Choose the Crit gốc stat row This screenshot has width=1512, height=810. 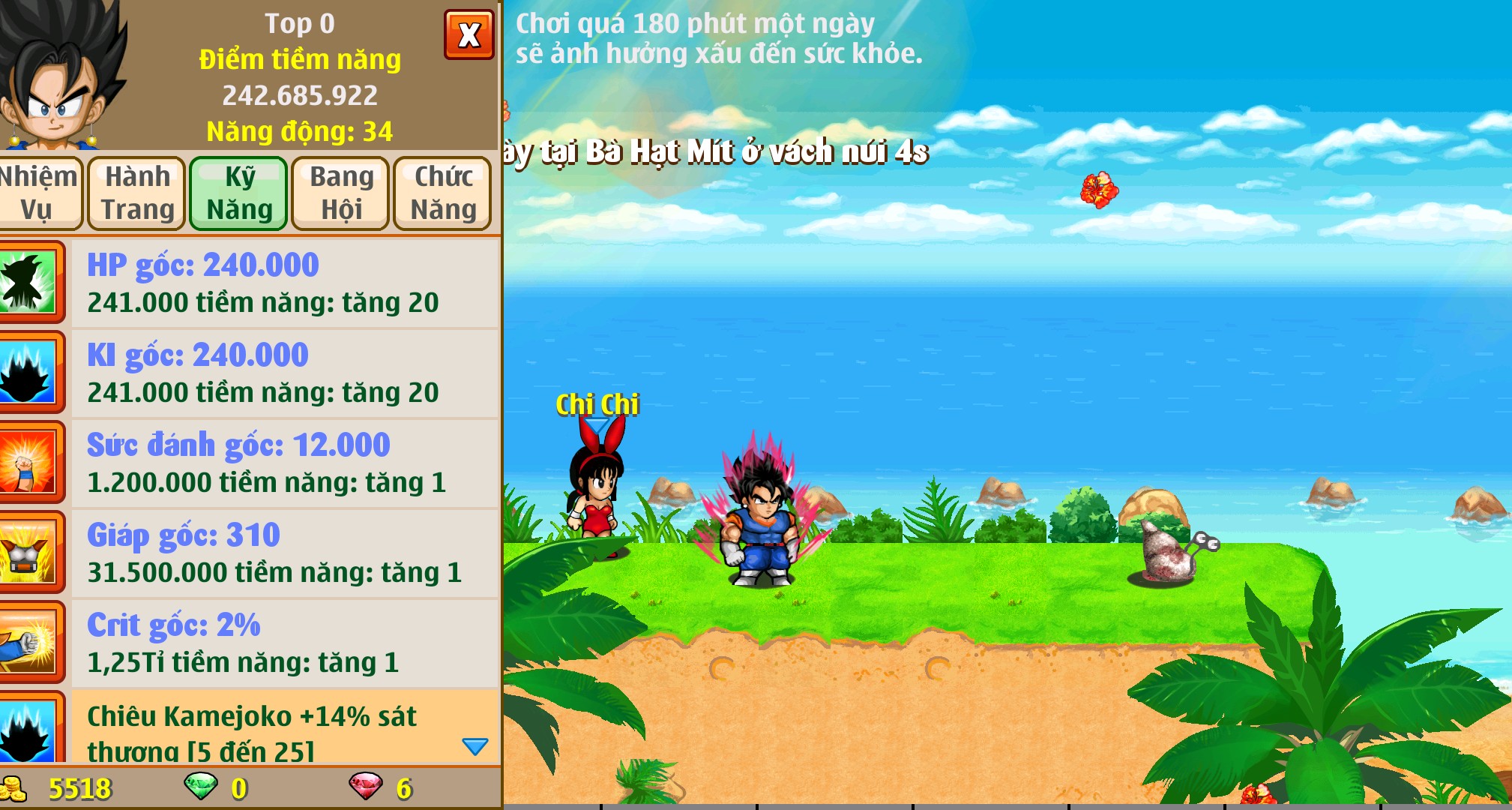[x=285, y=643]
